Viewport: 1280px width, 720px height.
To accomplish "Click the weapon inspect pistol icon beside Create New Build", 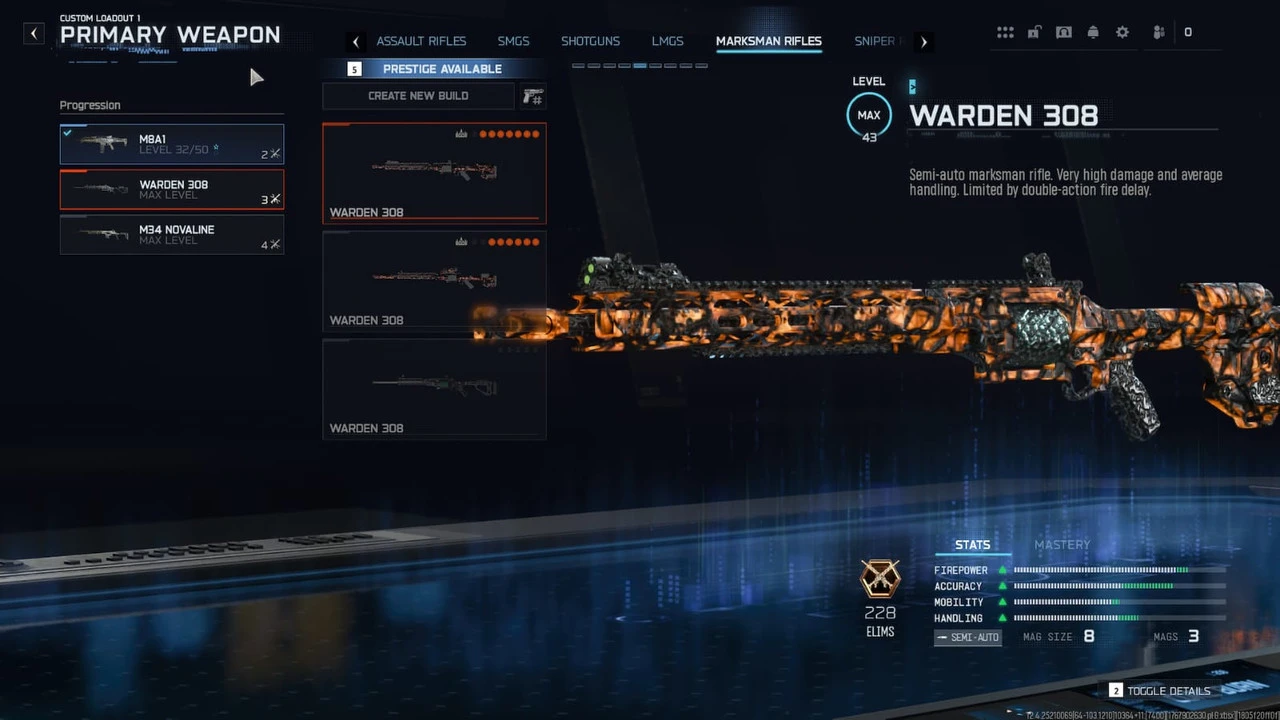I will click(532, 96).
